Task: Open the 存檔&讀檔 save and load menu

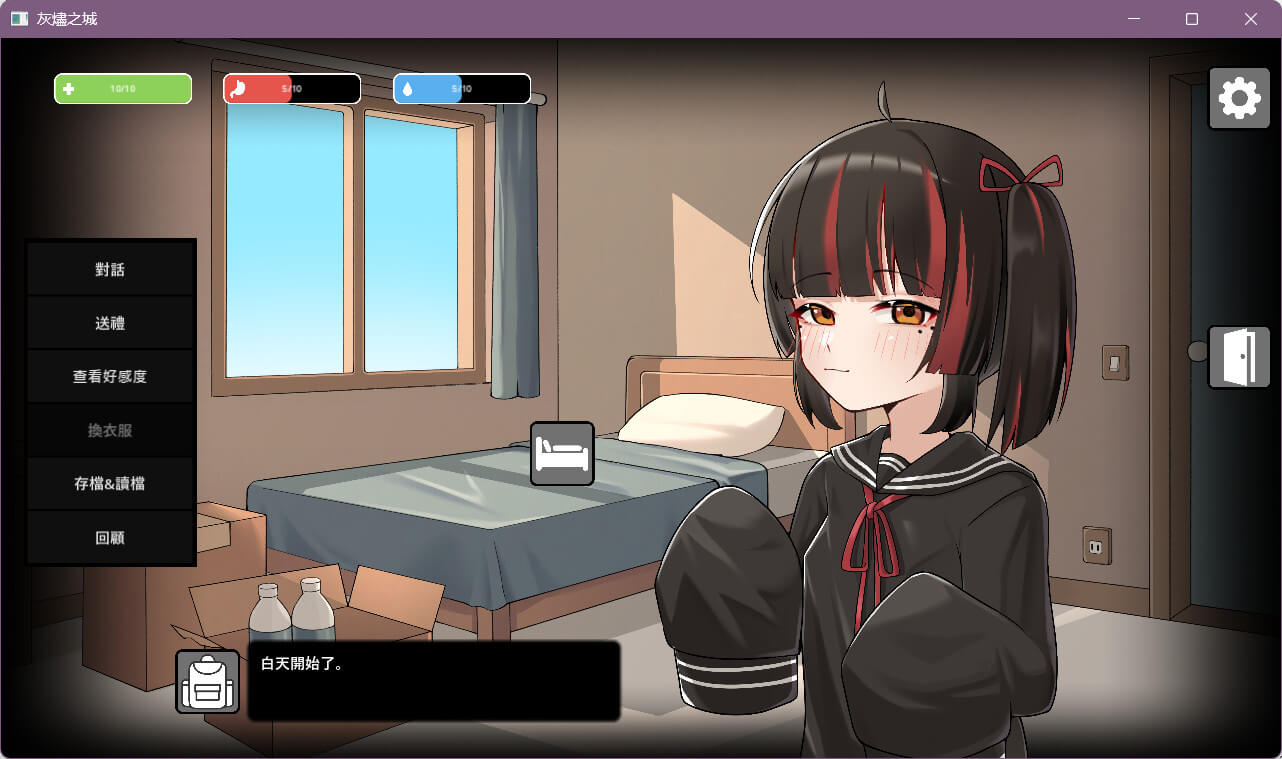Action: pos(110,484)
